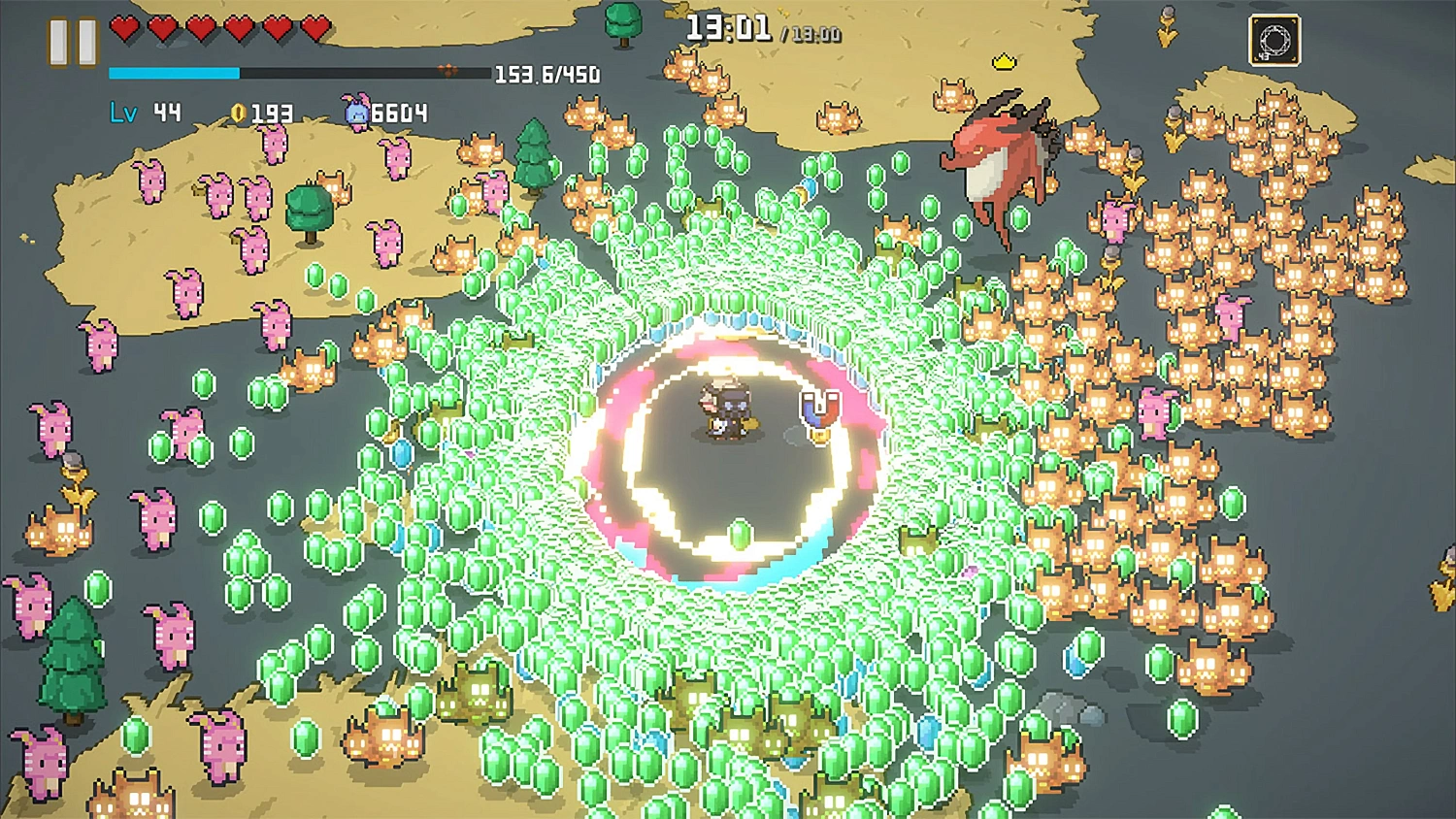Click the Lv 44 level indicator
Viewport: 1456px width, 819px height.
(x=144, y=113)
